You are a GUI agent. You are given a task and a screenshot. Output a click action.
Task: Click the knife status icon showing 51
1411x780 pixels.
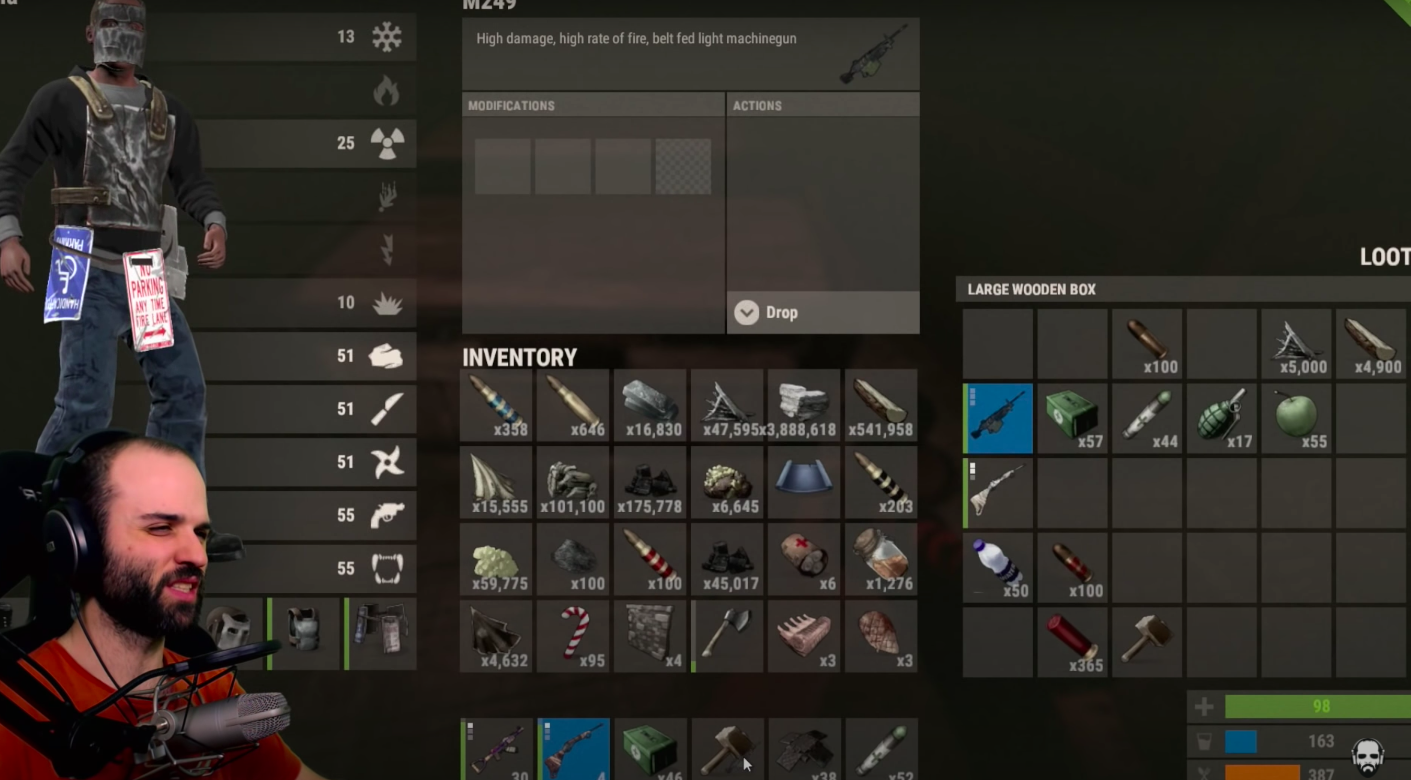pos(388,409)
